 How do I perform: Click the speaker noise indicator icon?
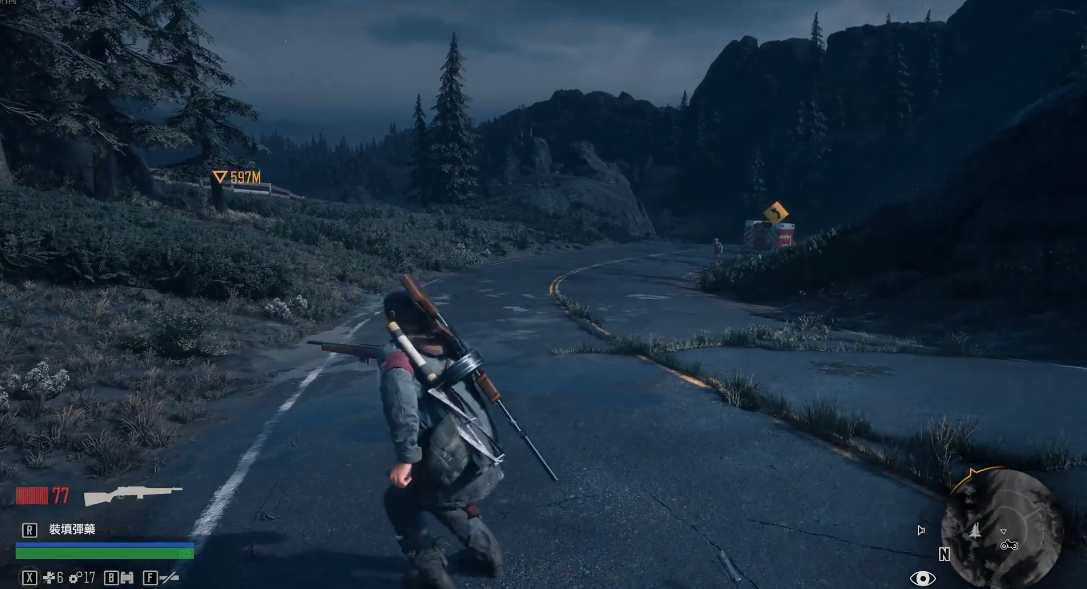921,530
